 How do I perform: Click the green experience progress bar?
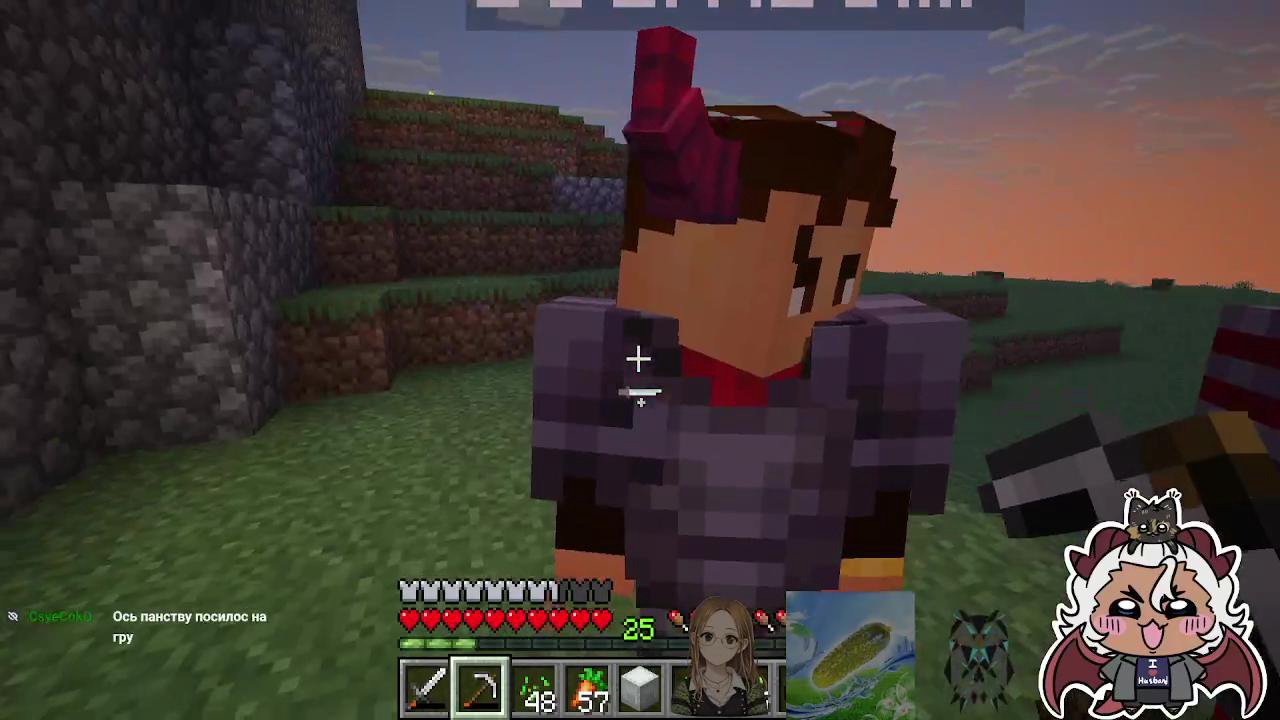440,645
